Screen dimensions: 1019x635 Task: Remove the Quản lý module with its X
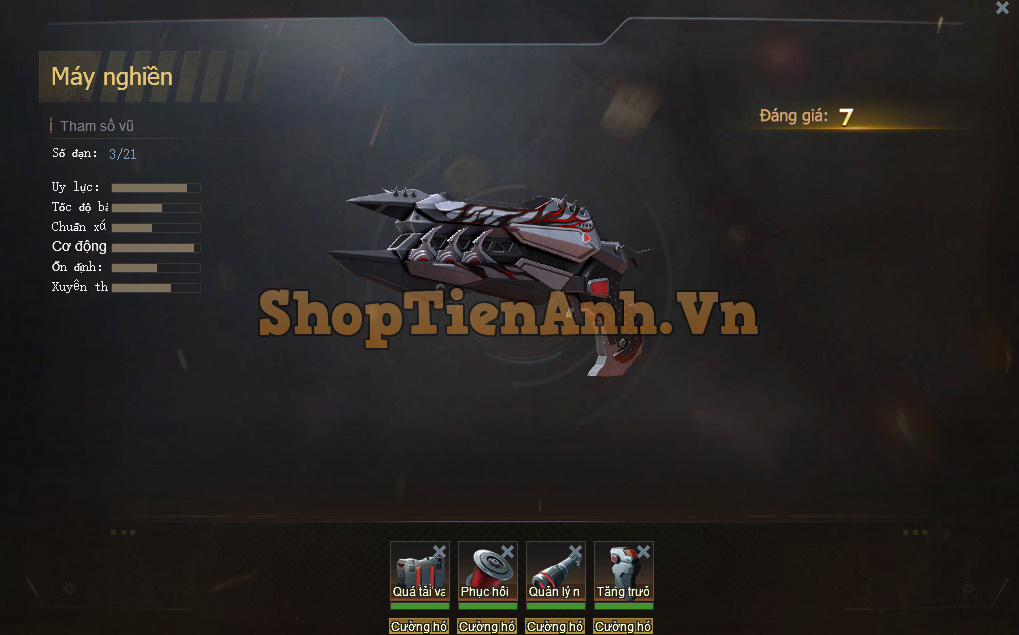(575, 552)
